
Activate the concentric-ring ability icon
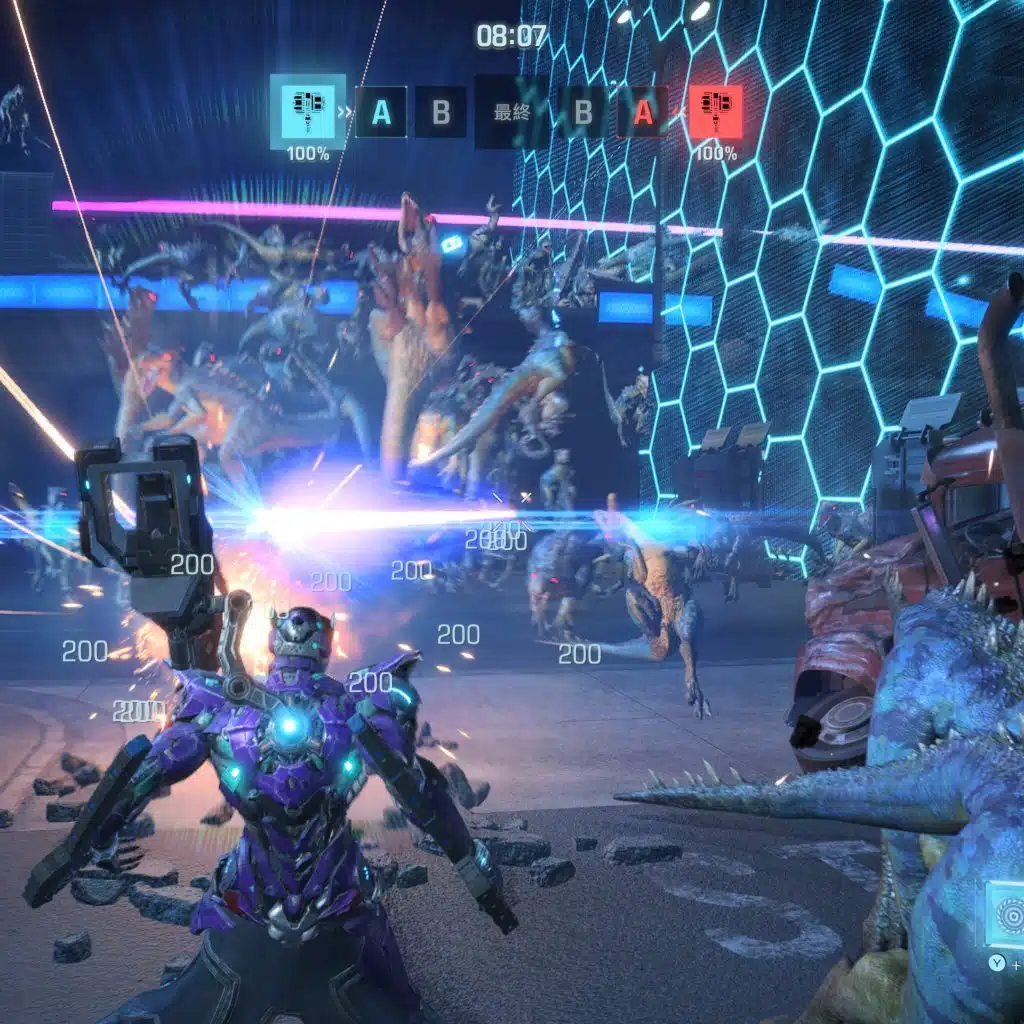(x=1006, y=914)
